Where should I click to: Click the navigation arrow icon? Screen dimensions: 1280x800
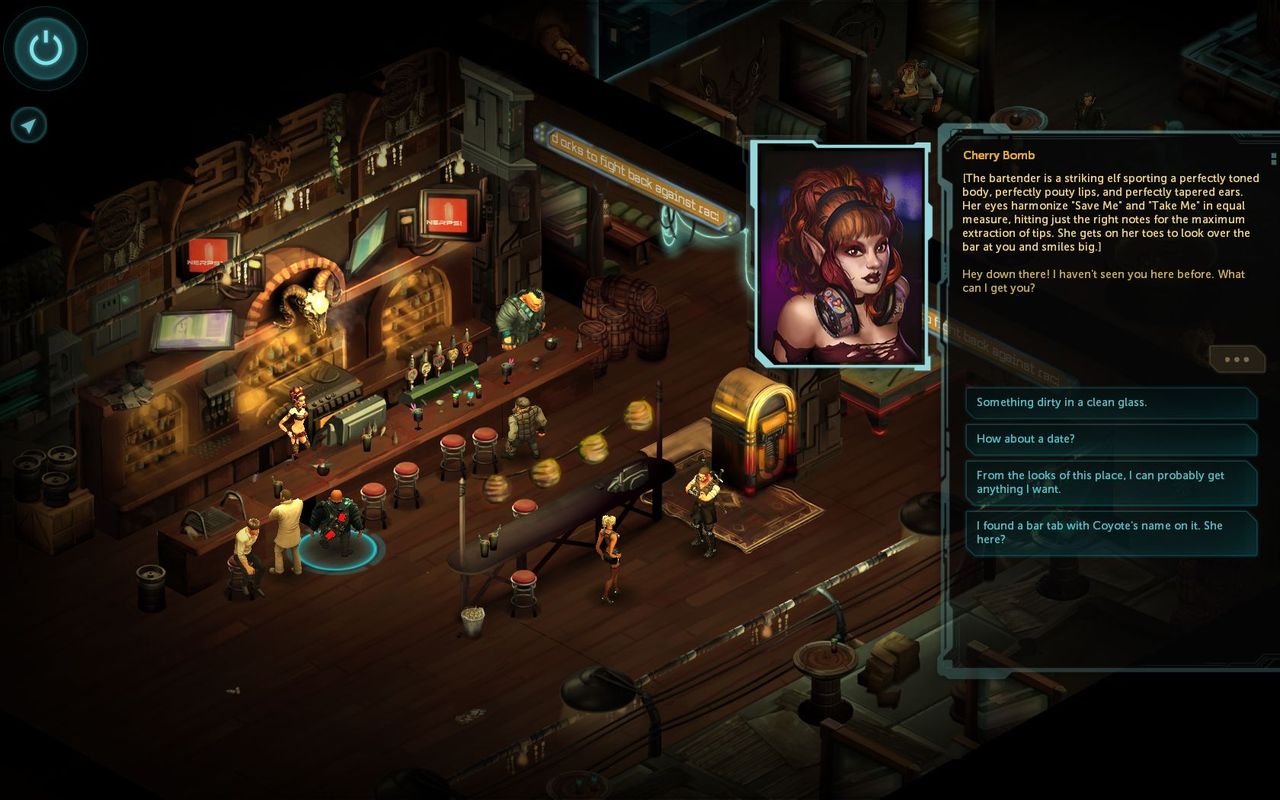pos(29,125)
